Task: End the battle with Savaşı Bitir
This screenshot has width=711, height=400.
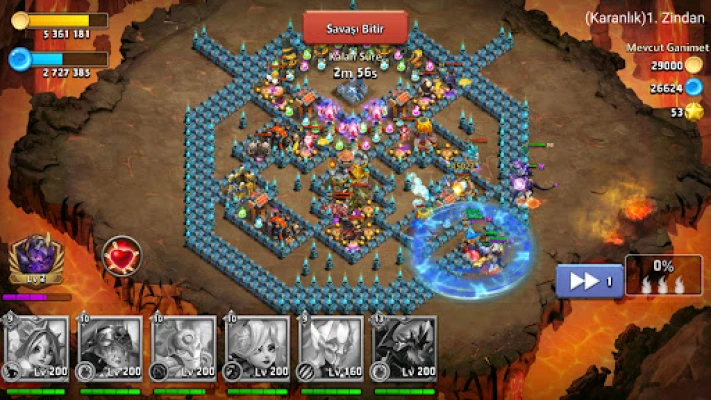Action: tap(354, 26)
